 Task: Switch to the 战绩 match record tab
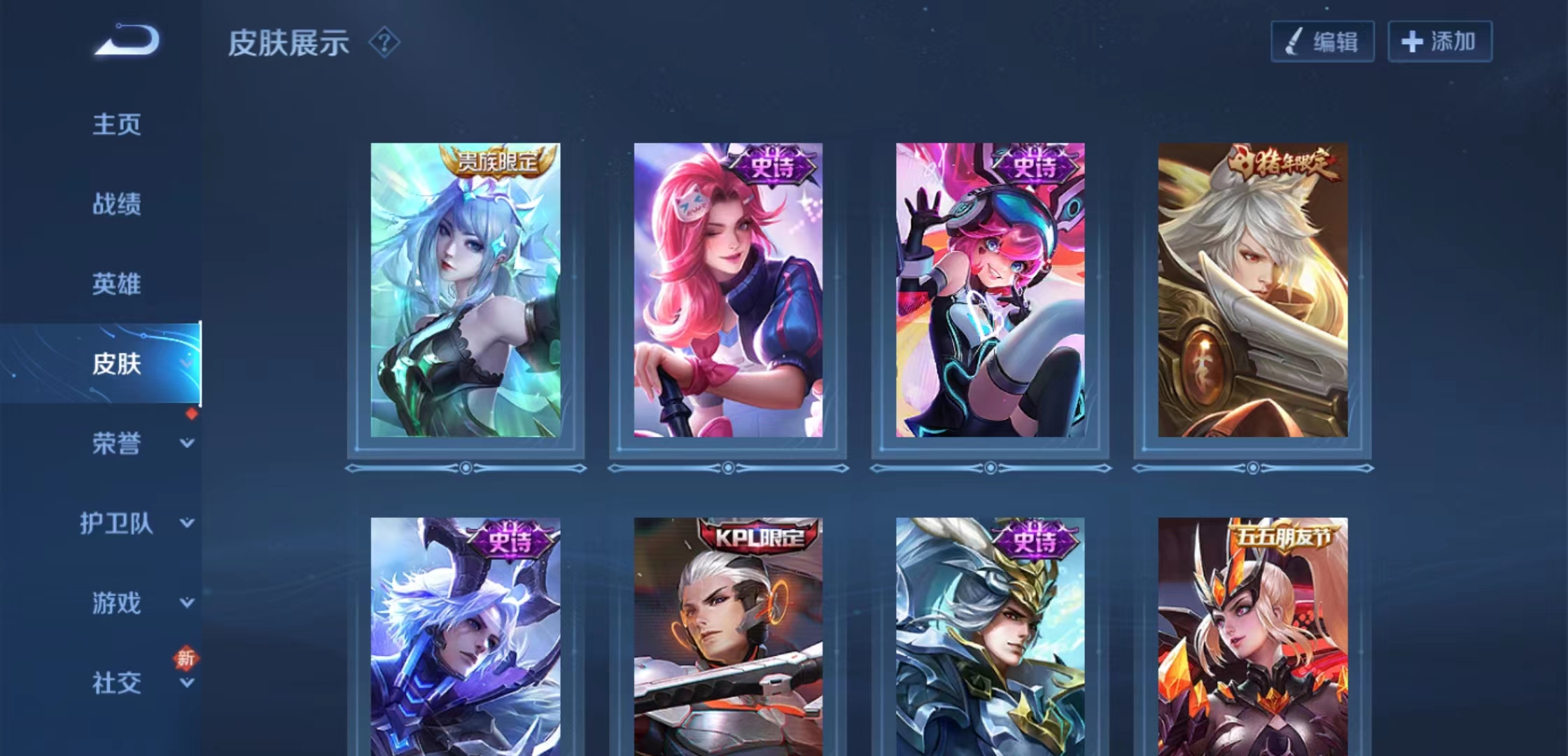click(117, 204)
